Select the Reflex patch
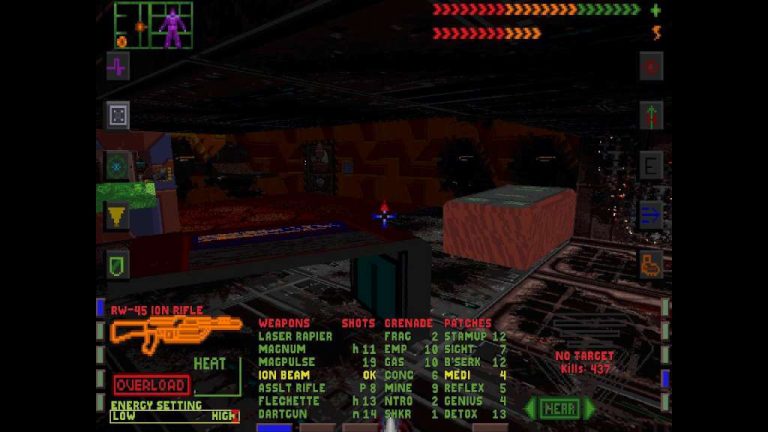768x432 pixels. [464, 388]
